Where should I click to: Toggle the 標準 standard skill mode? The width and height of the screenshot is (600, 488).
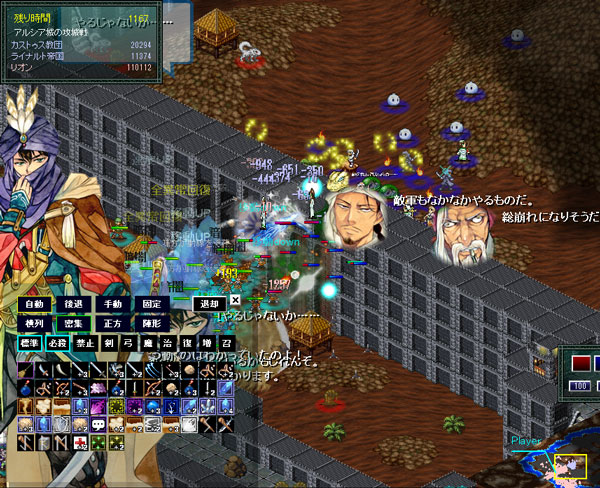click(31, 342)
